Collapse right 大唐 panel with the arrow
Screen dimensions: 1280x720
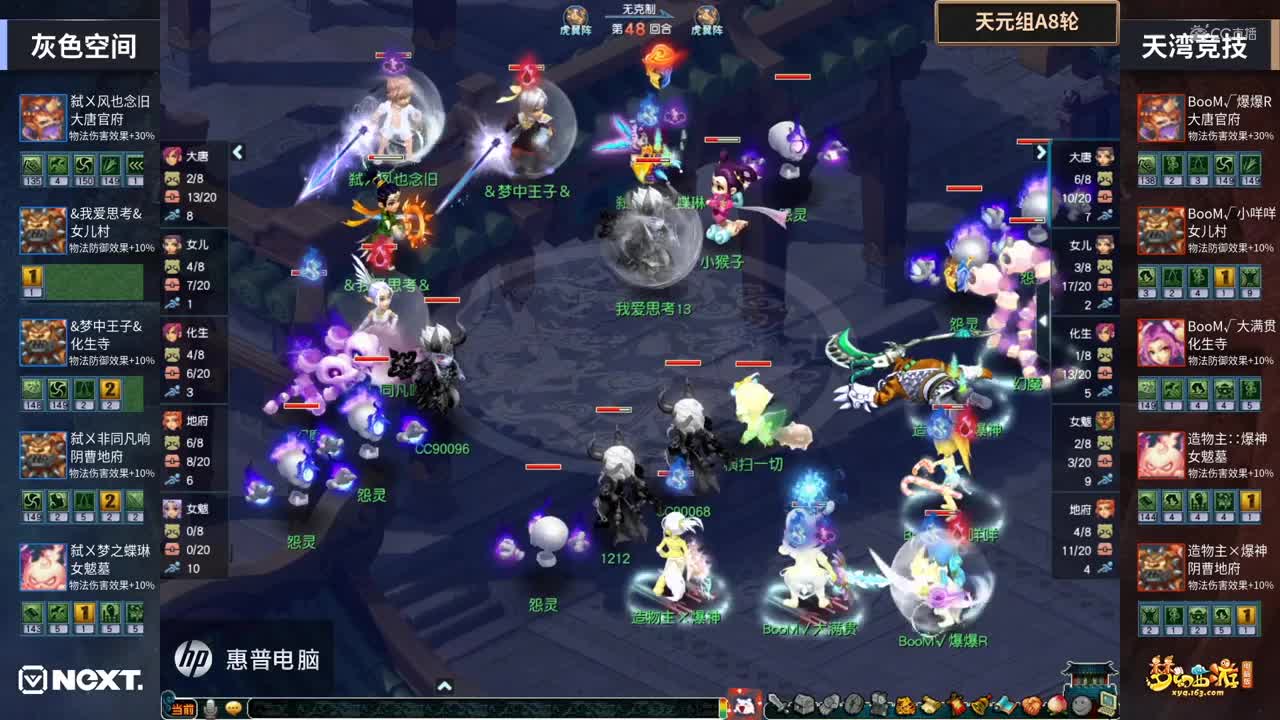tap(1043, 153)
